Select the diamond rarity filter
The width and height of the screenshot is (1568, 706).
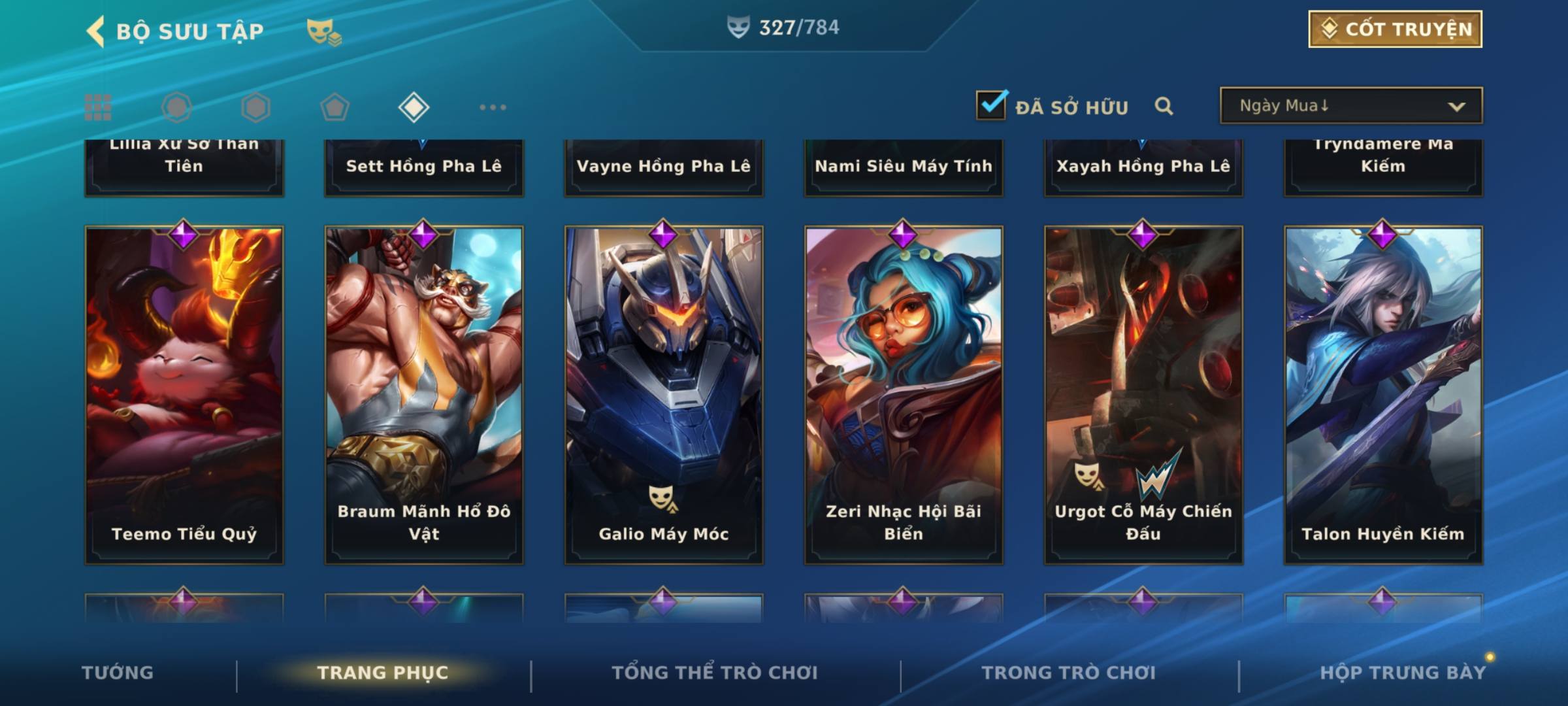tap(414, 107)
